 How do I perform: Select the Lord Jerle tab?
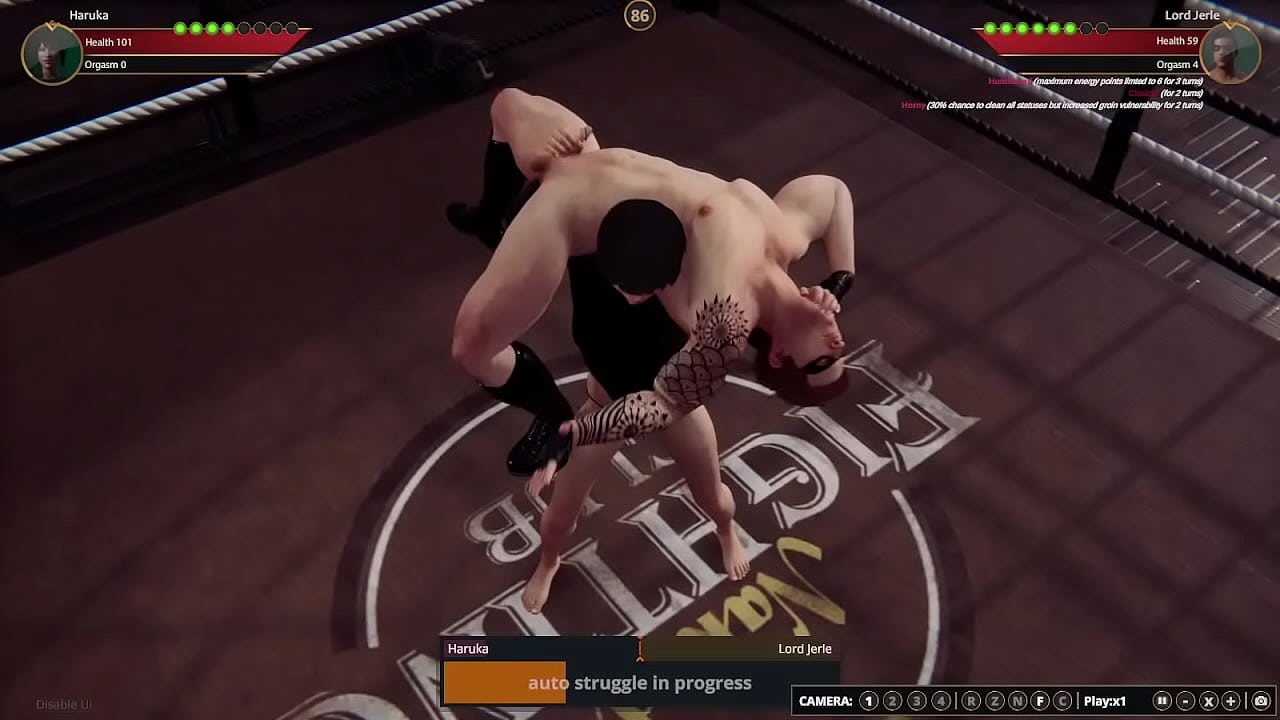pyautogui.click(x=805, y=648)
